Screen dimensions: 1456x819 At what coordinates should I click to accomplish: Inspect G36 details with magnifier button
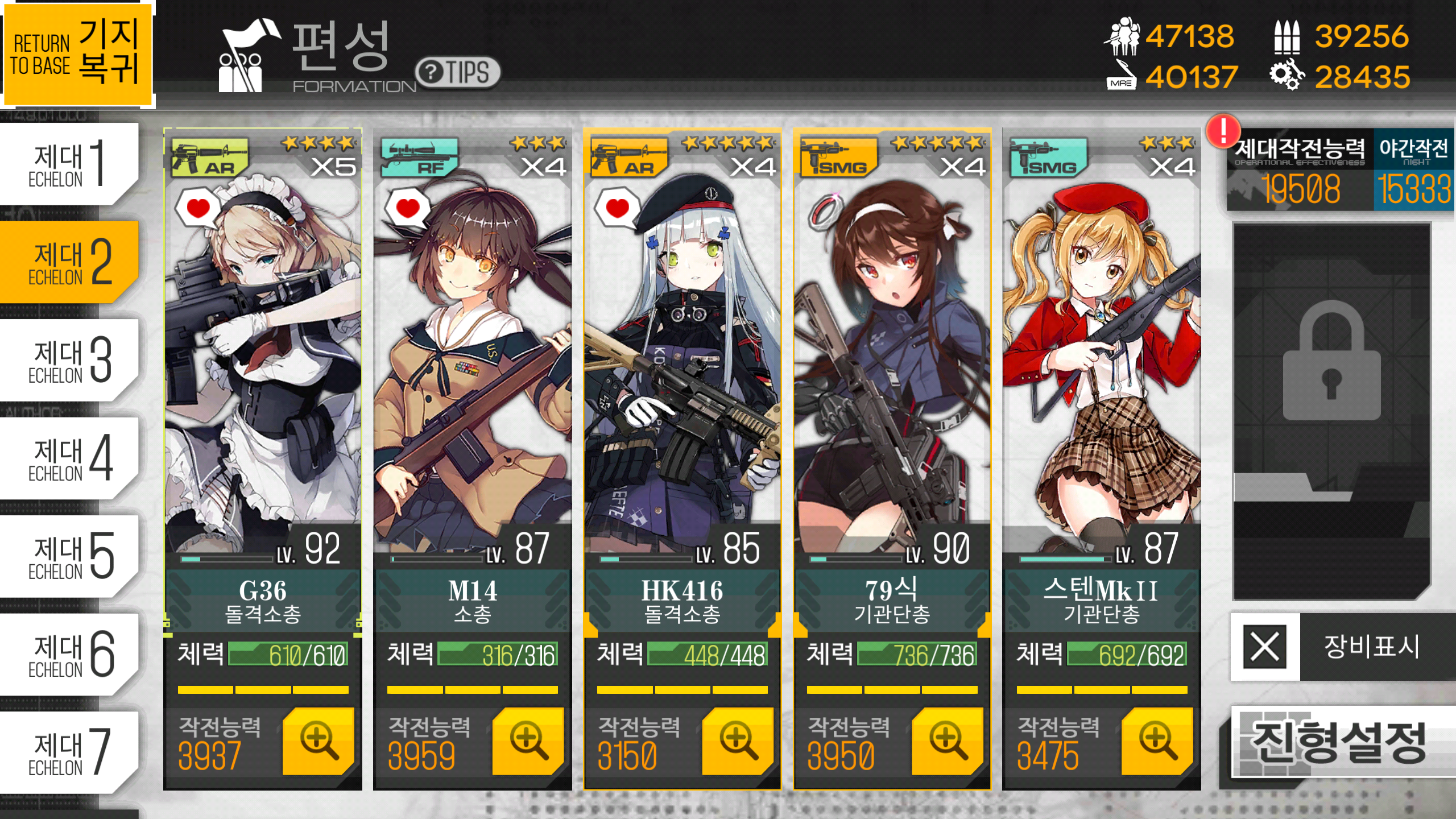pos(318,741)
